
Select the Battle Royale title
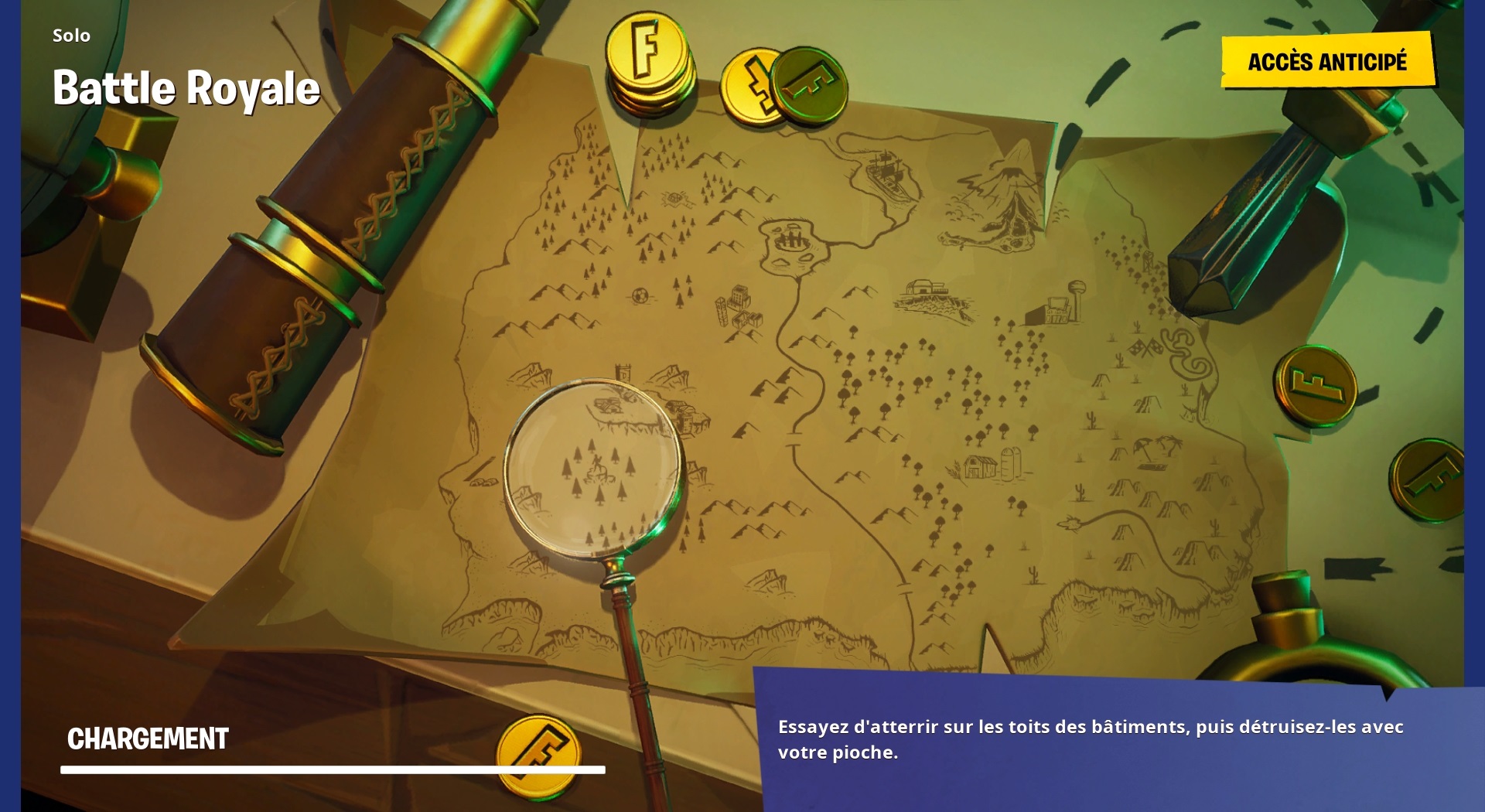[x=186, y=87]
